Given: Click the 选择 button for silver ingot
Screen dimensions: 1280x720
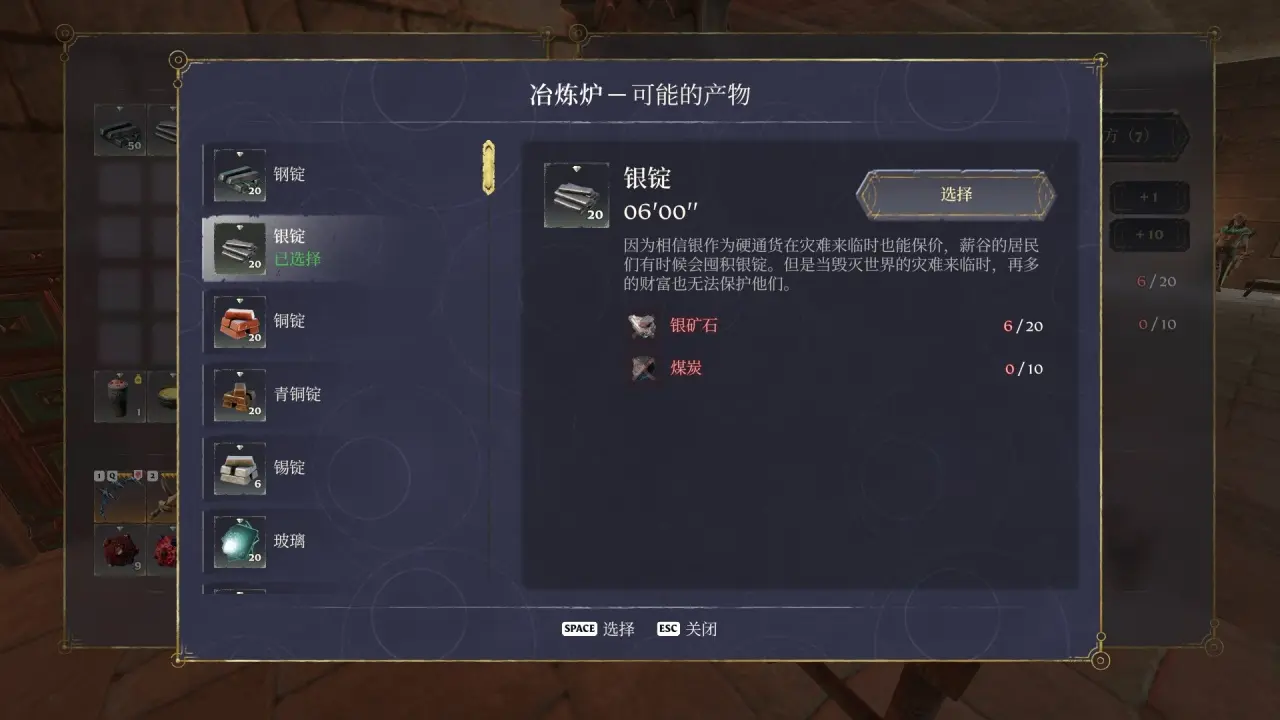Looking at the screenshot, I should pos(956,194).
